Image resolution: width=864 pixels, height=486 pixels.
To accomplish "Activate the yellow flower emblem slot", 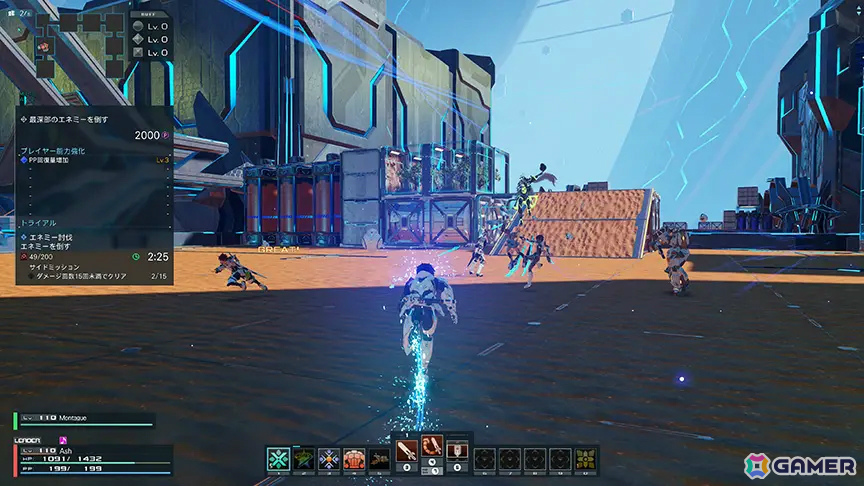I will tap(586, 459).
